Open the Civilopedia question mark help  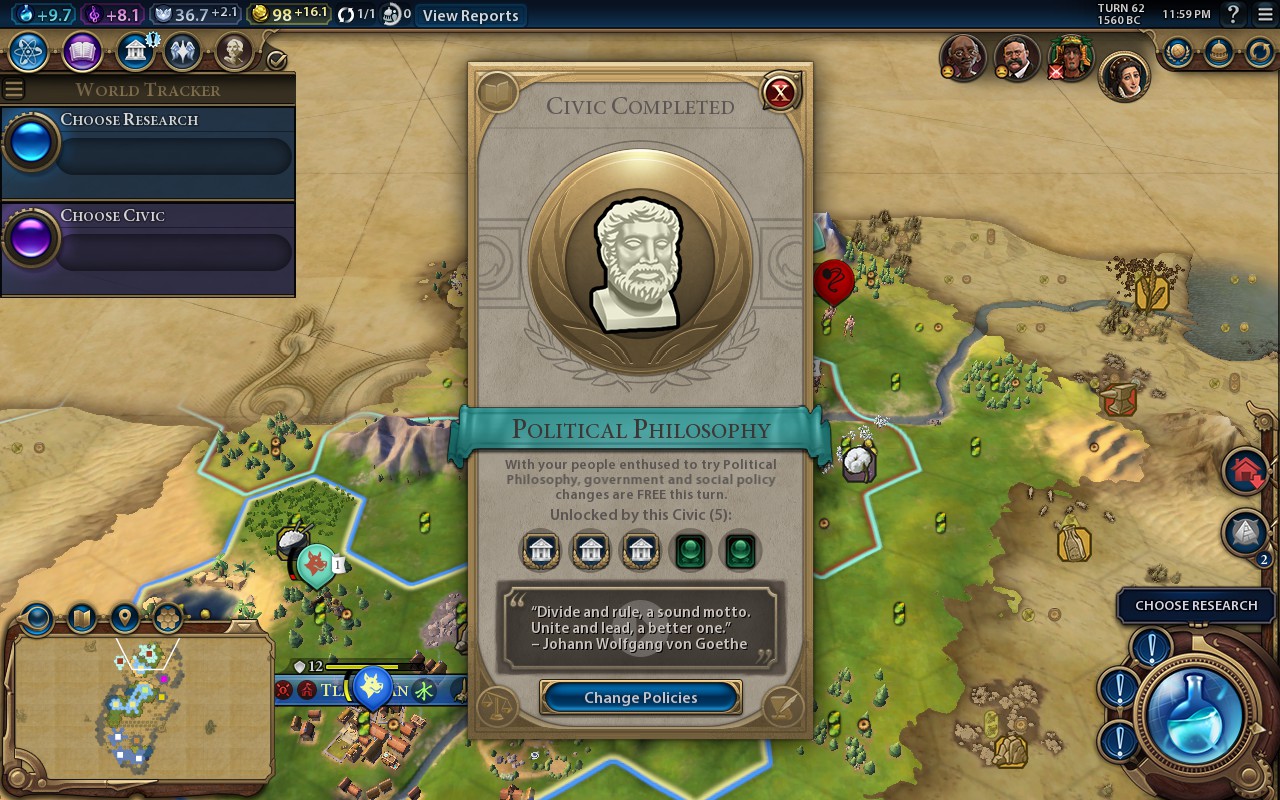pos(1233,15)
